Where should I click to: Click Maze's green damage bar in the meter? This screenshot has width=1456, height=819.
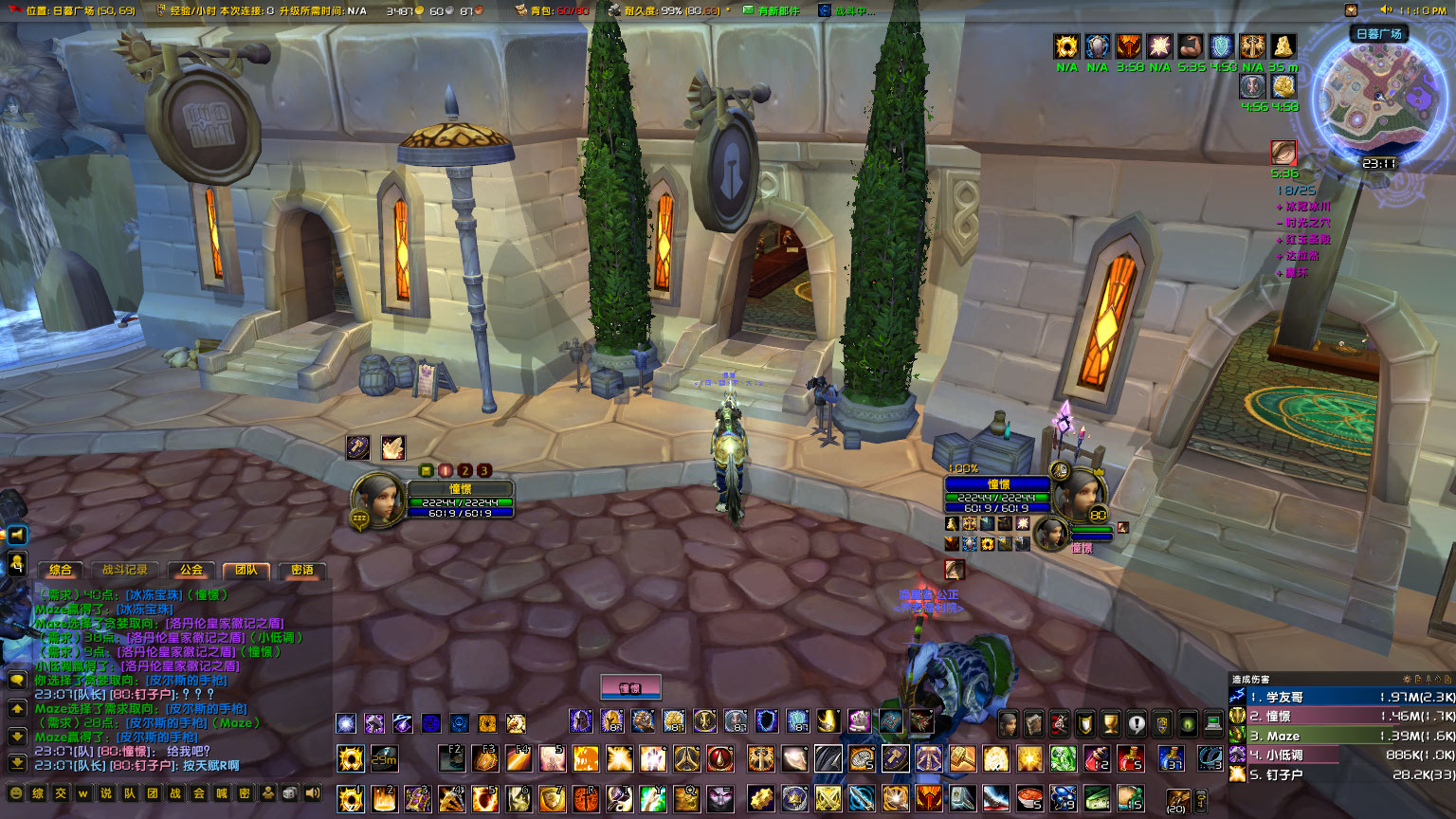click(1327, 736)
